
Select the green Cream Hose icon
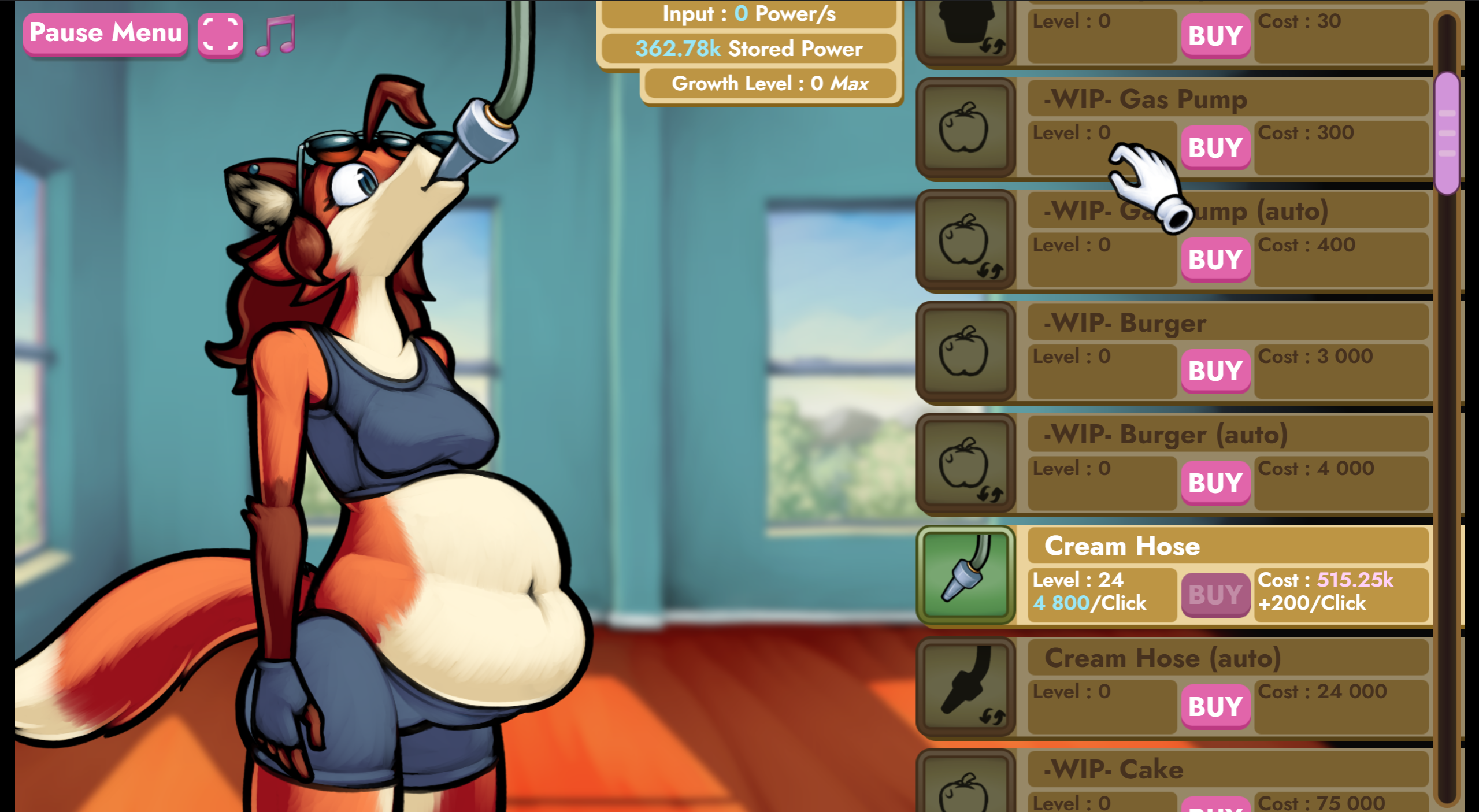point(966,575)
